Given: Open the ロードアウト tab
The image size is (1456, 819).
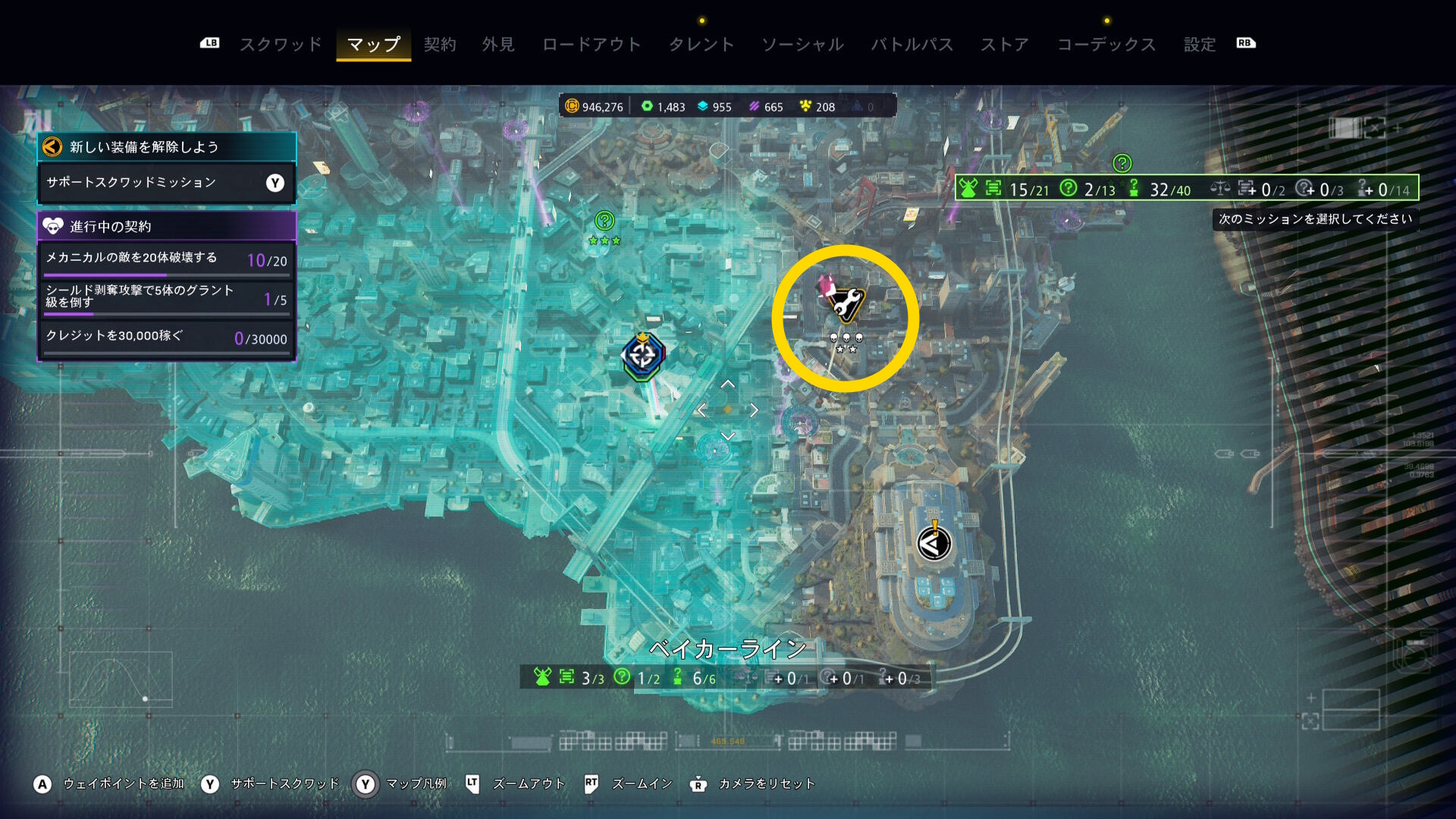Looking at the screenshot, I should [591, 44].
